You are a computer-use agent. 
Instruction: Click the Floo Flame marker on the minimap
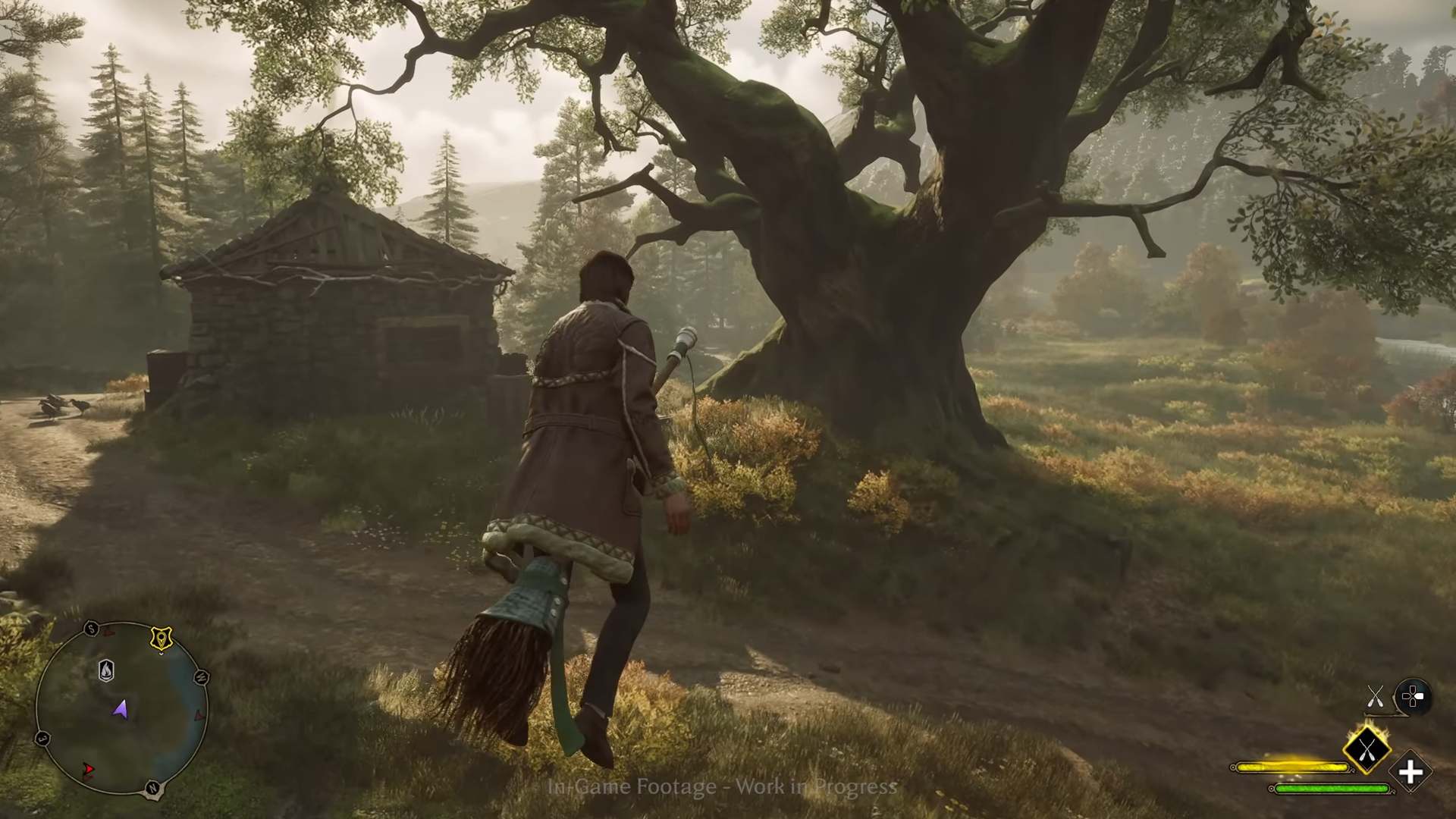coord(107,670)
